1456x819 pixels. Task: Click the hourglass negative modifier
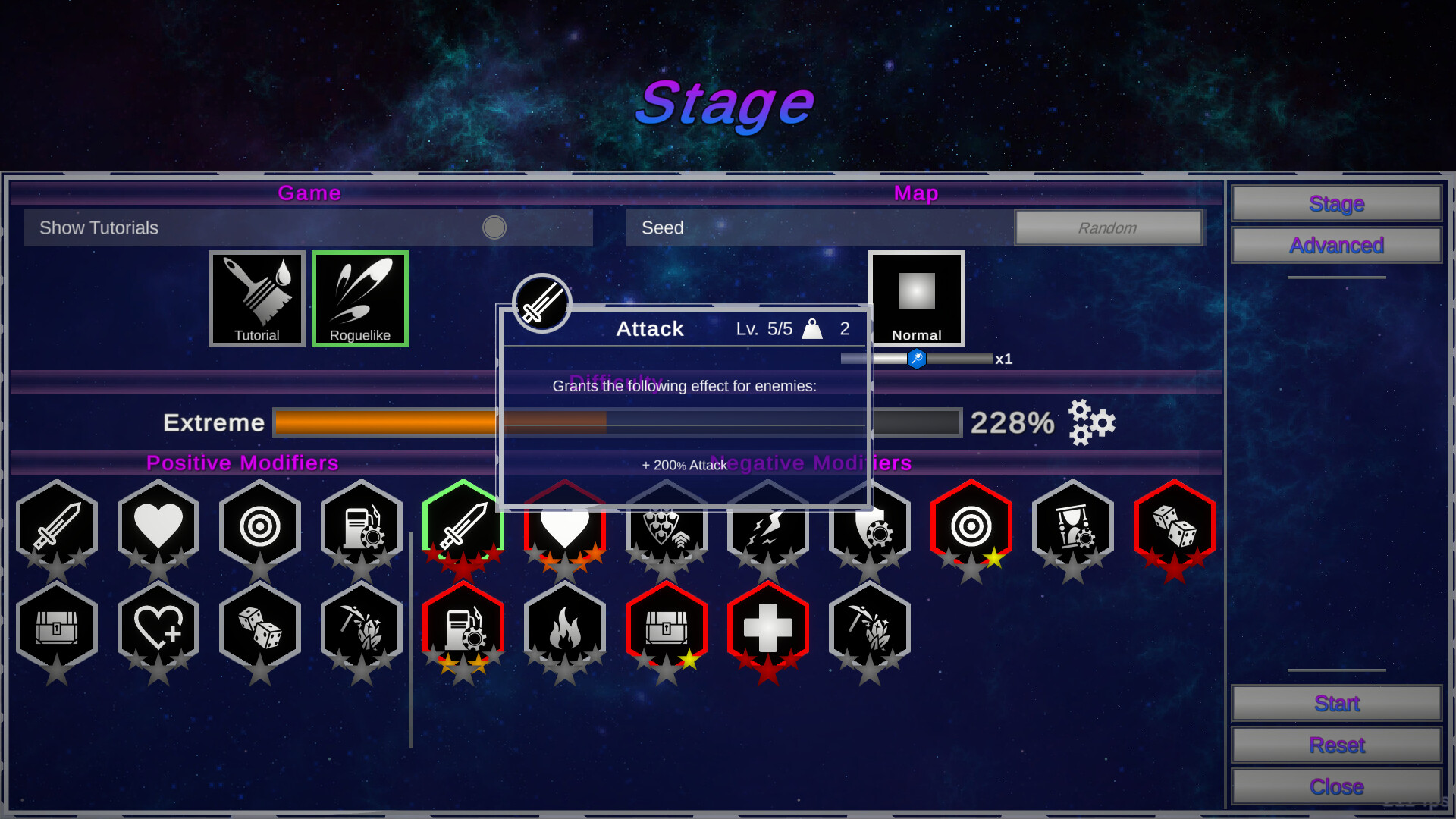(x=1073, y=527)
